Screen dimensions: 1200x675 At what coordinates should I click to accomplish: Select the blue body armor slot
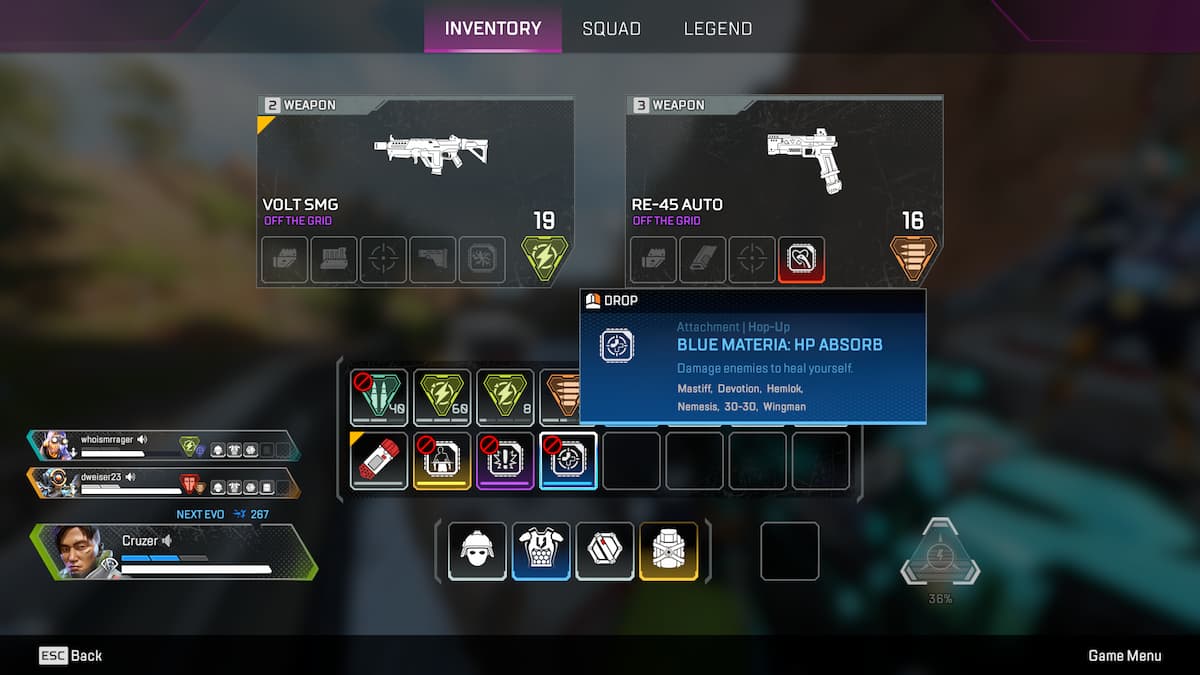tap(541, 551)
